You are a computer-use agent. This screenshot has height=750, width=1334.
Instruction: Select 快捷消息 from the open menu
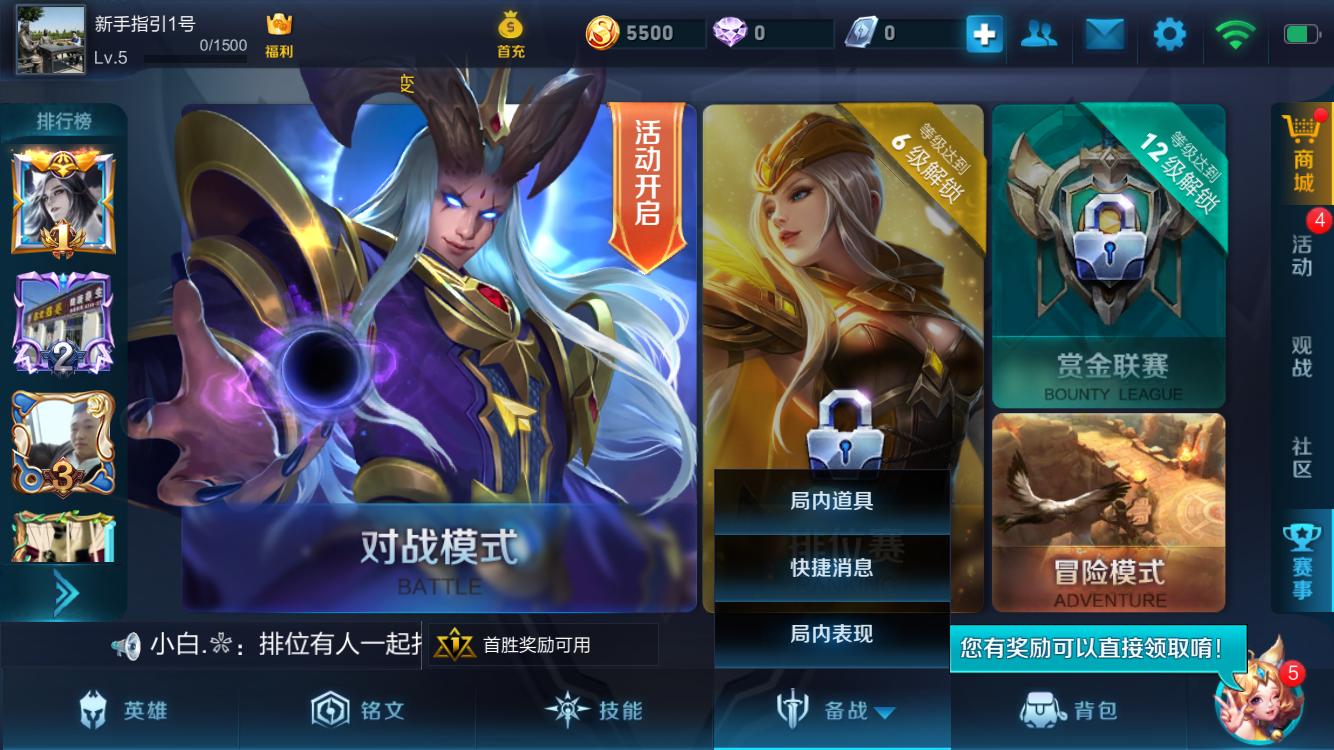click(832, 568)
